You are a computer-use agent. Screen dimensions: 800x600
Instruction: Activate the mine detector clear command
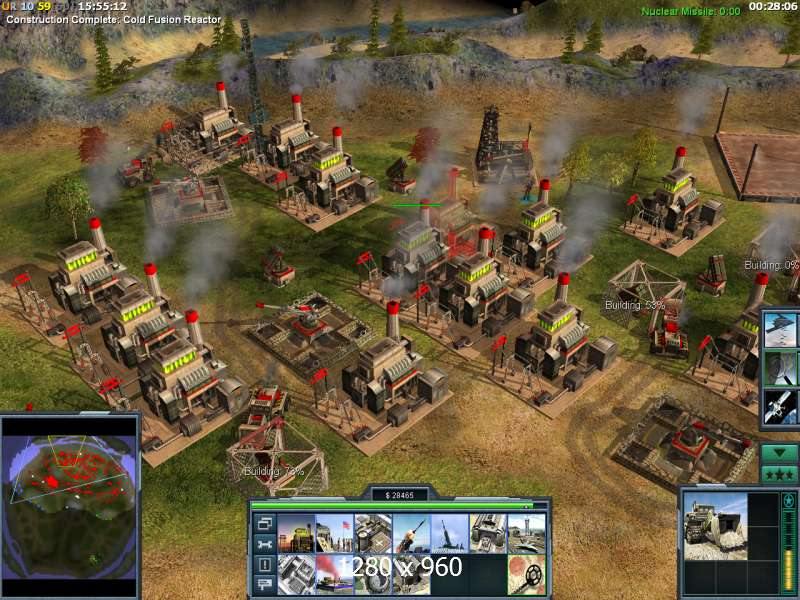[527, 573]
